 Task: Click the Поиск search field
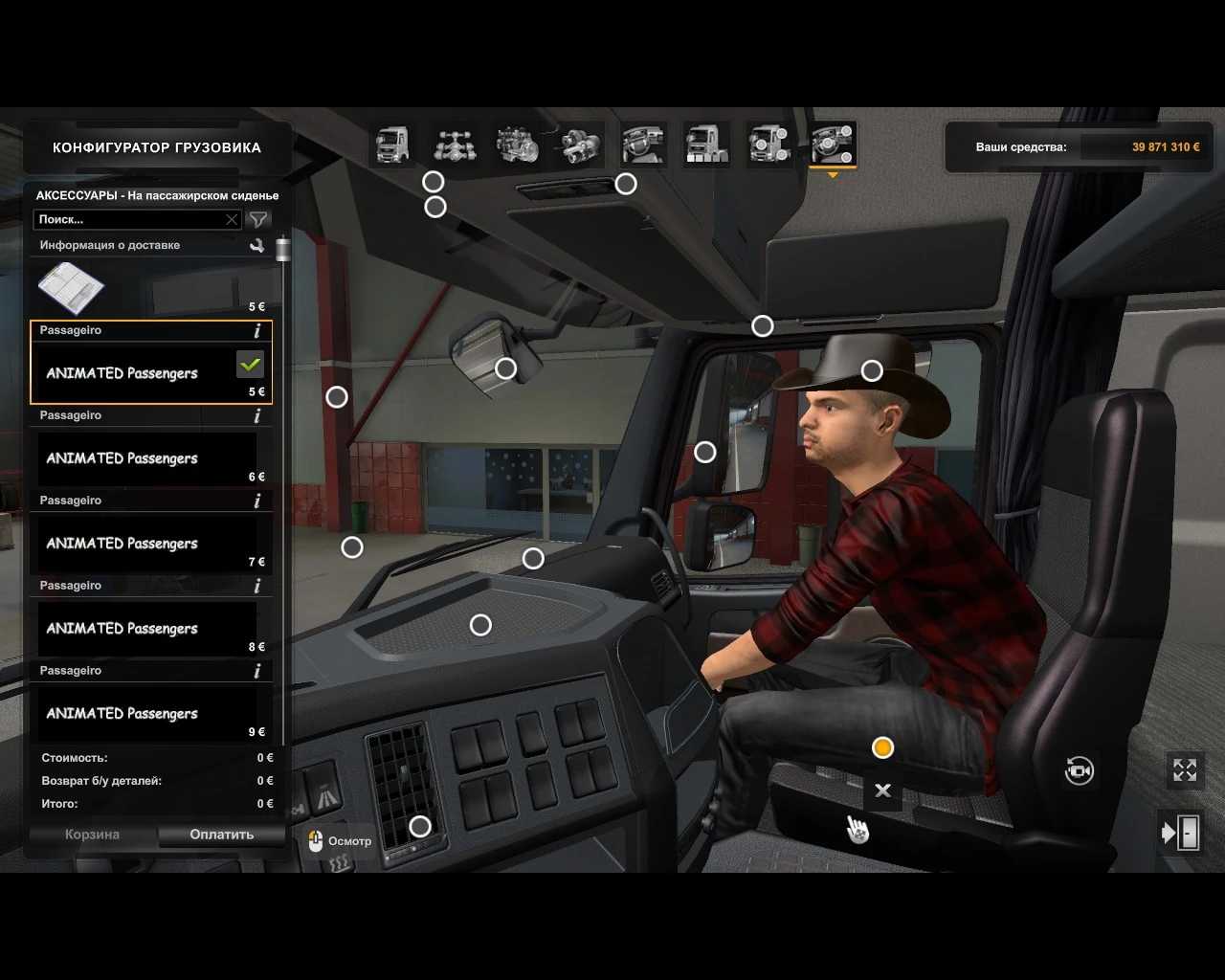pyautogui.click(x=129, y=219)
